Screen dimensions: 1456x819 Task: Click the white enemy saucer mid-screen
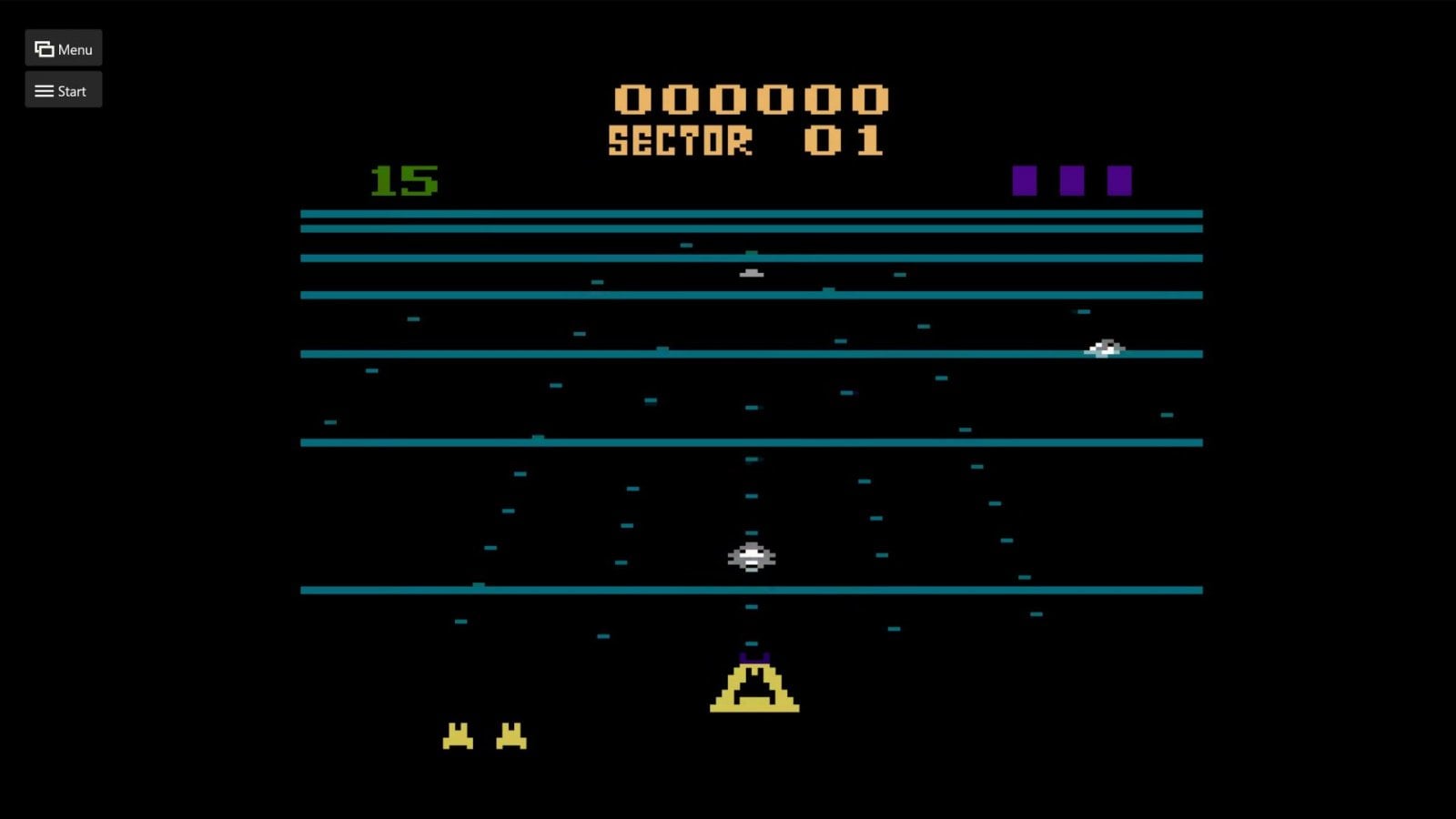(750, 555)
